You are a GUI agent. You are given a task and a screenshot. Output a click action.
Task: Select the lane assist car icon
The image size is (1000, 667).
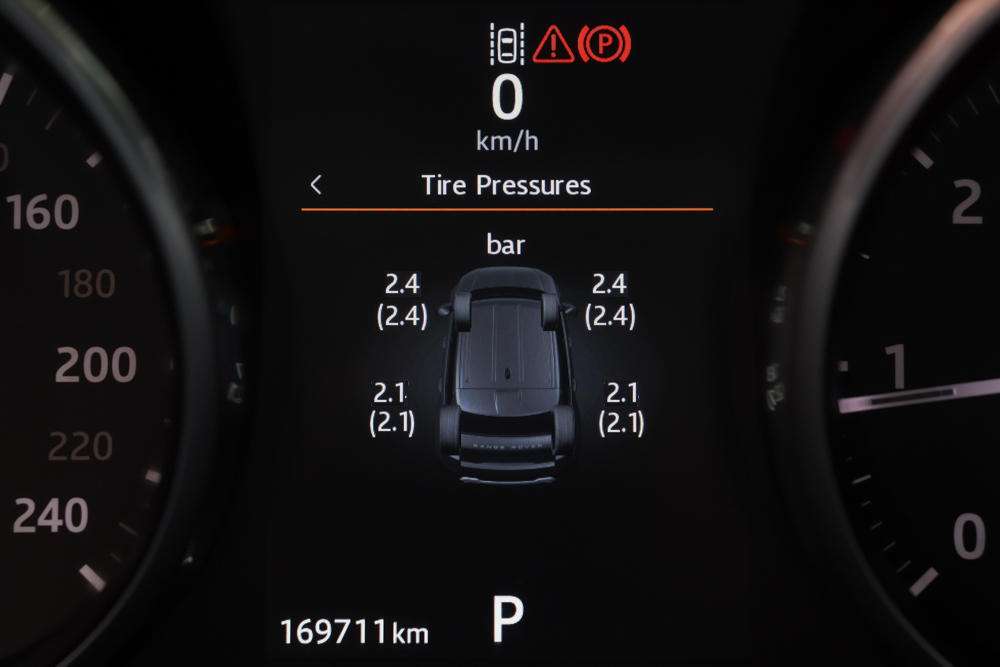coord(507,45)
